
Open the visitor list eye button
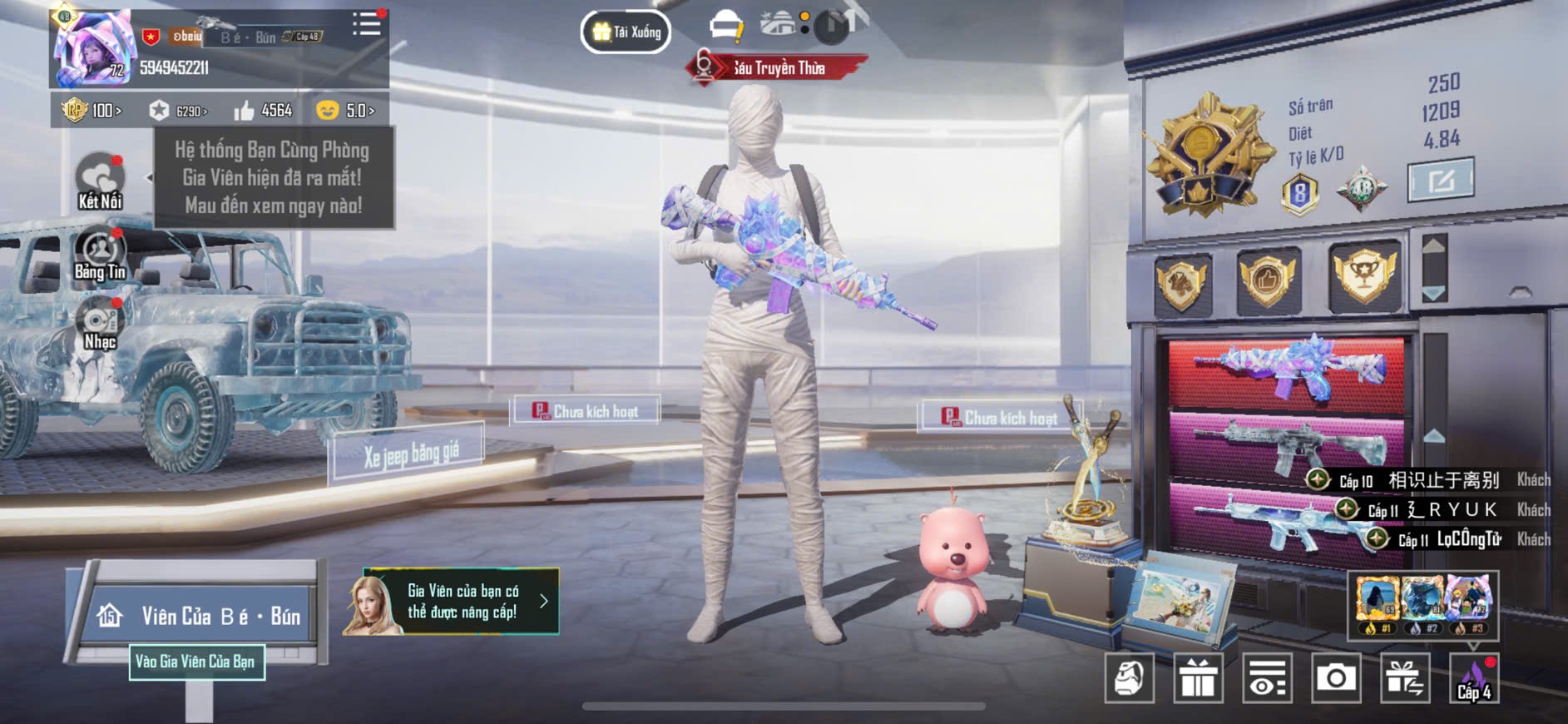[x=1267, y=678]
